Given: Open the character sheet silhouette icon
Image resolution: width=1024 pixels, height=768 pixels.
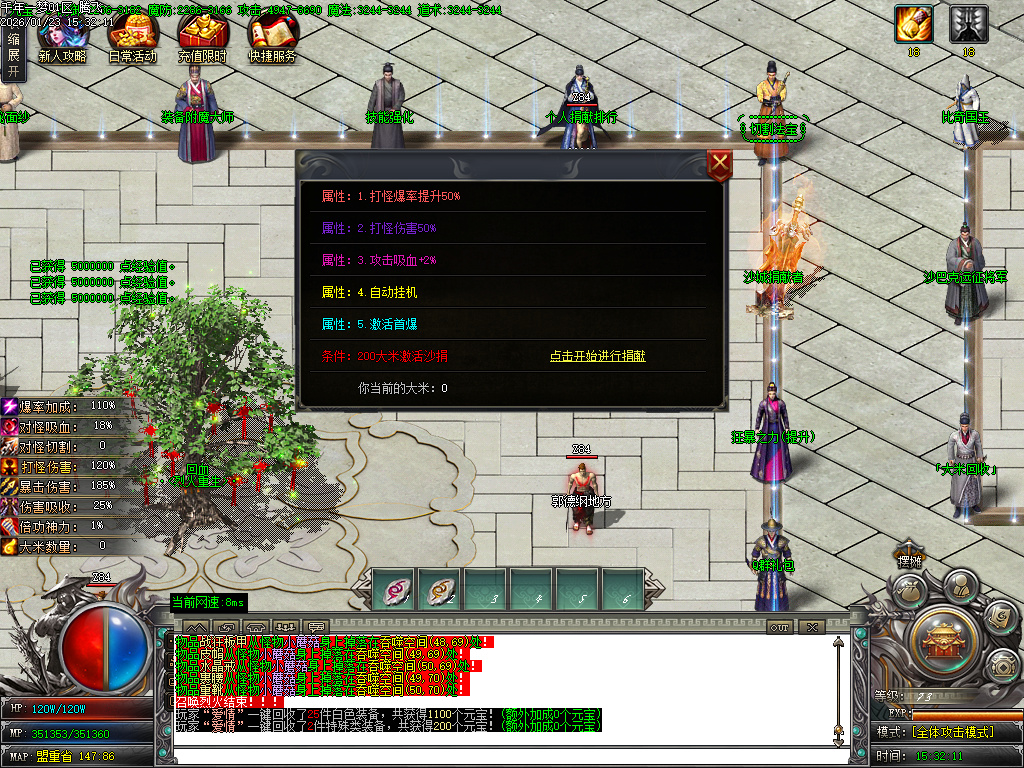Looking at the screenshot, I should (x=959, y=583).
